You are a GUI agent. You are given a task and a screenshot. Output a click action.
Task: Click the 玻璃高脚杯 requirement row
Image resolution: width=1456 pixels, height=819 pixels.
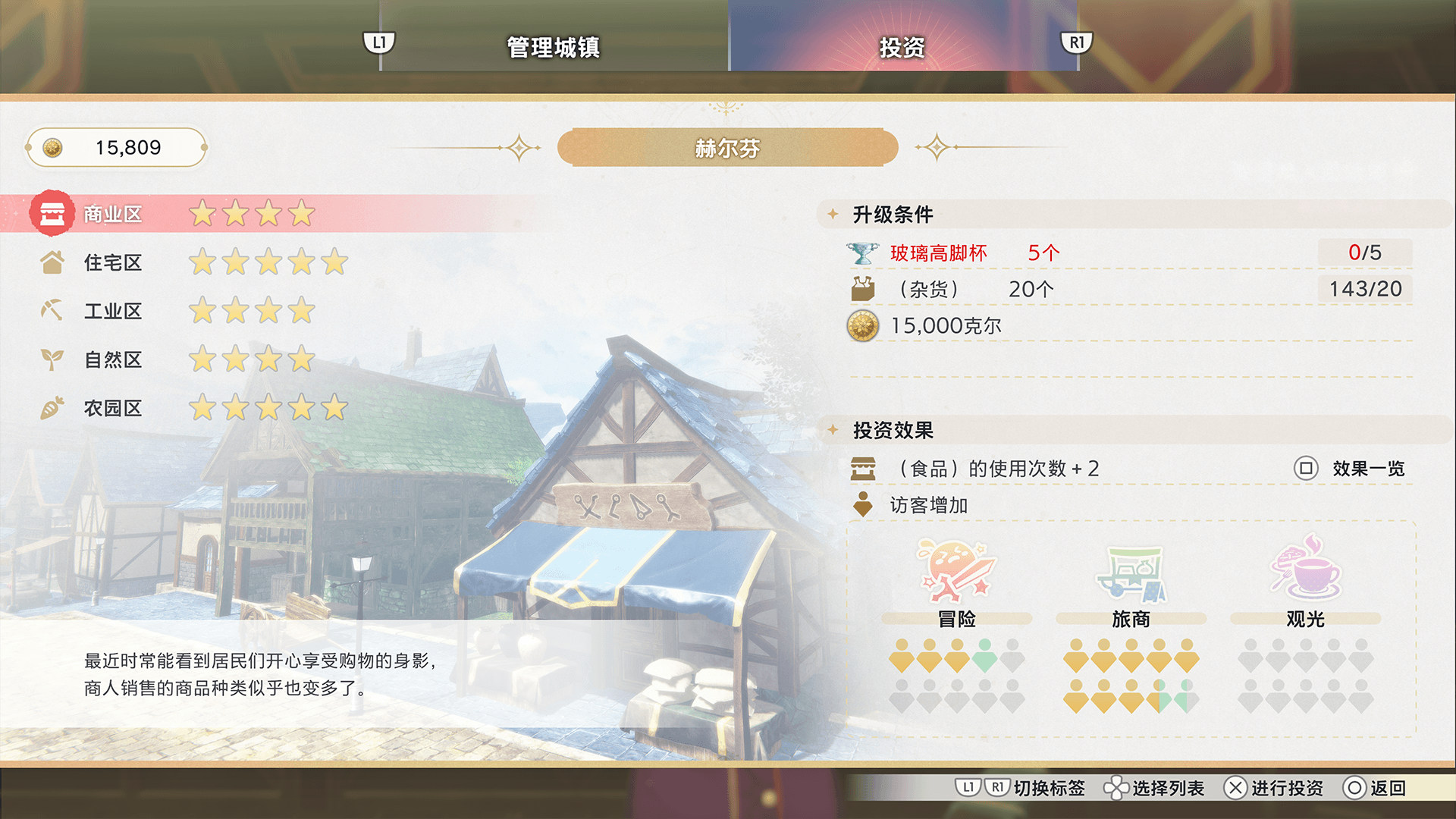[939, 253]
